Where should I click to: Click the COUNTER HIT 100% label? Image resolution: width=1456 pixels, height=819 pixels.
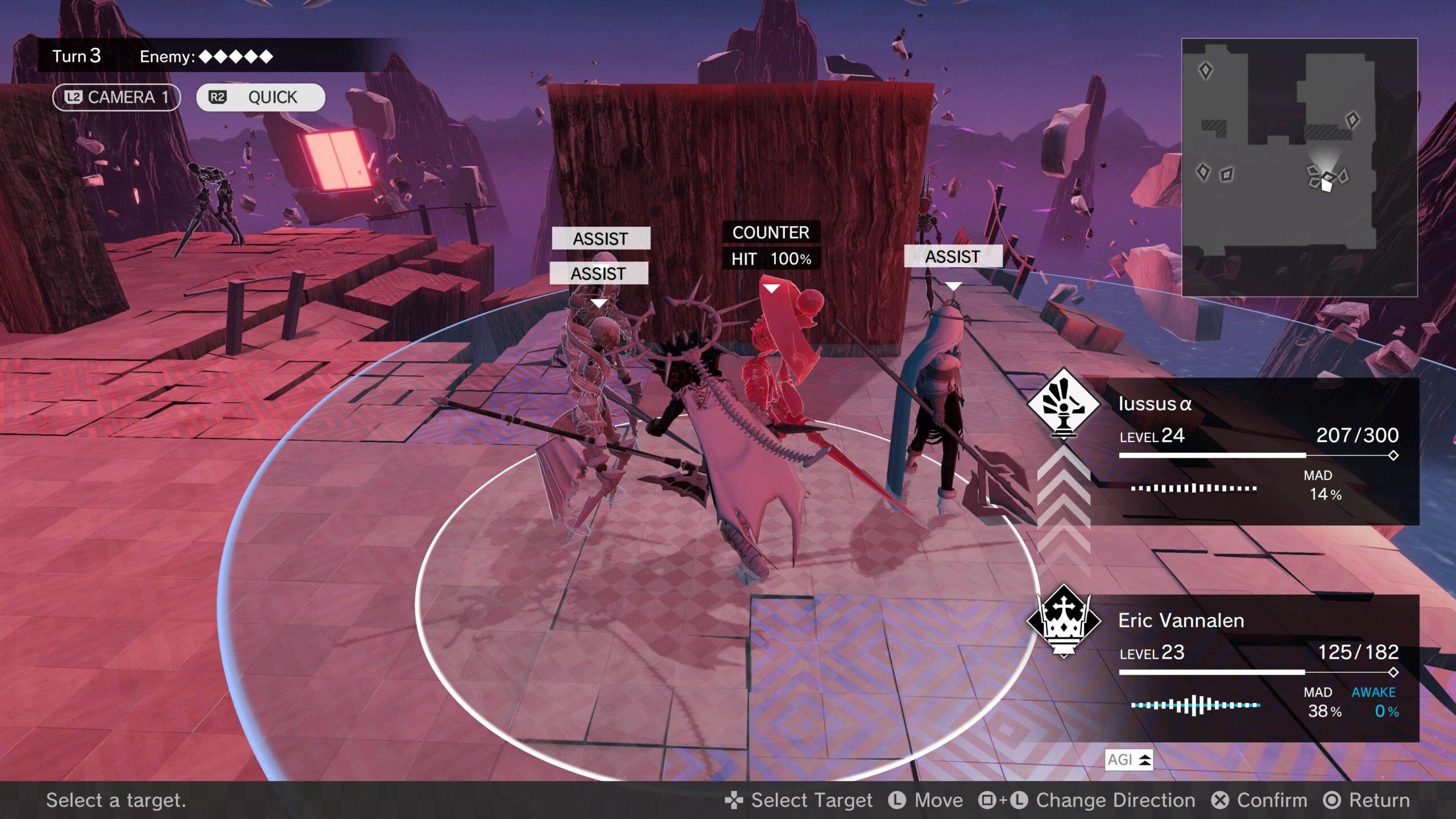[x=771, y=245]
